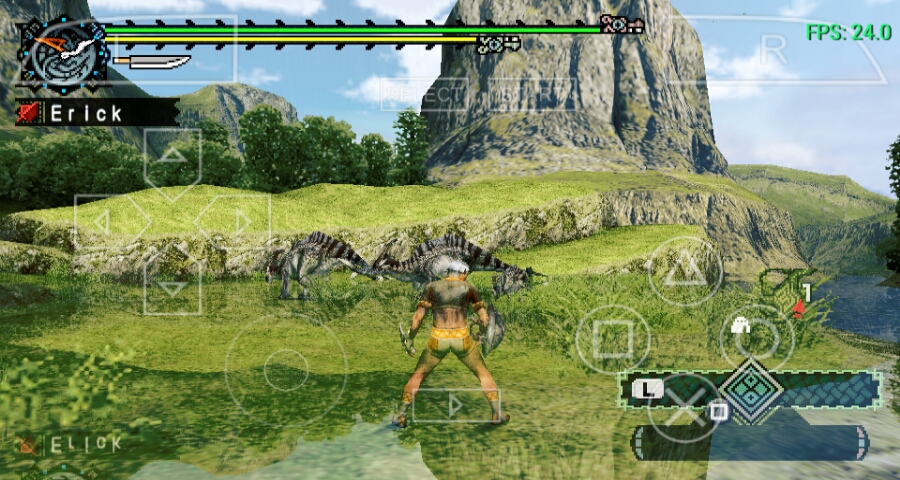Tap the D-pad down arrow
Screen dimensions: 900x480
tap(172, 286)
